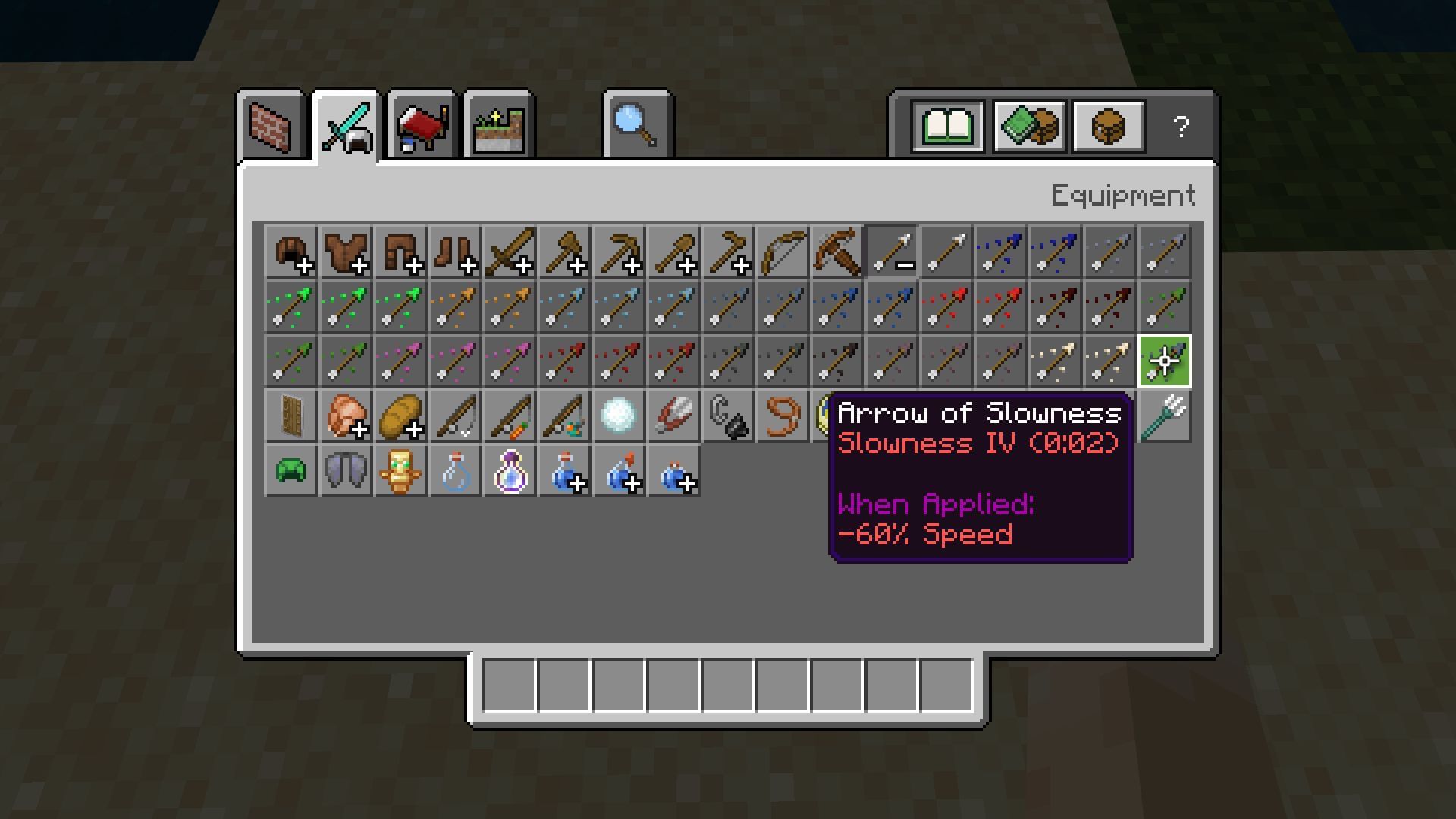Select the leather chestplate
The height and width of the screenshot is (819, 1456).
coord(347,253)
